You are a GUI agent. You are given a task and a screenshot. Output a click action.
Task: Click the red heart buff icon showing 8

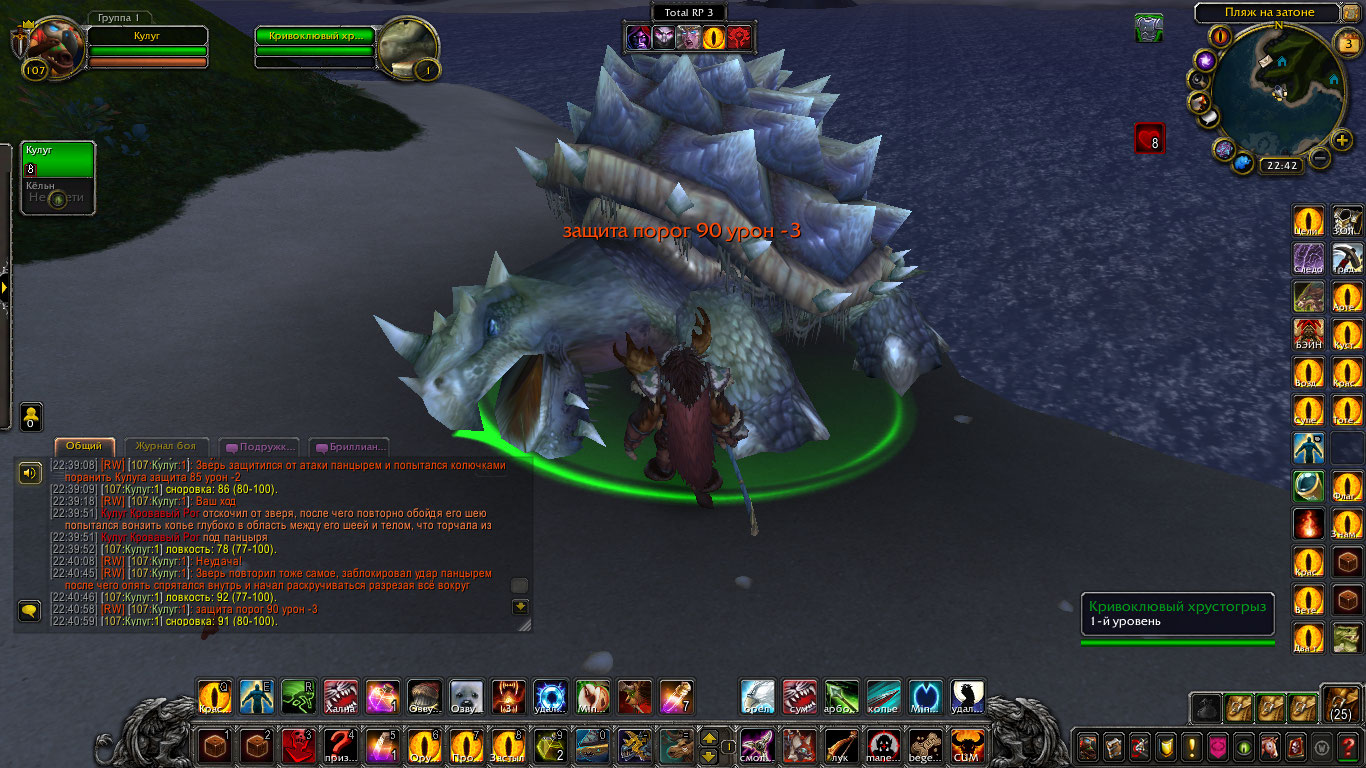point(1149,138)
